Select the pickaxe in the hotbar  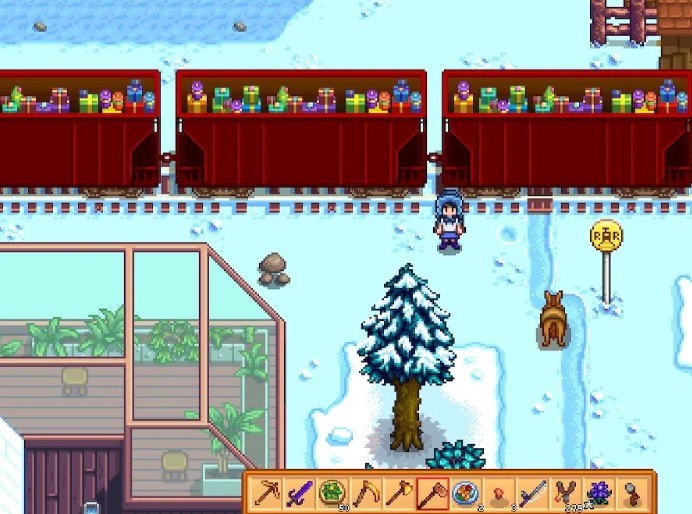[268, 492]
